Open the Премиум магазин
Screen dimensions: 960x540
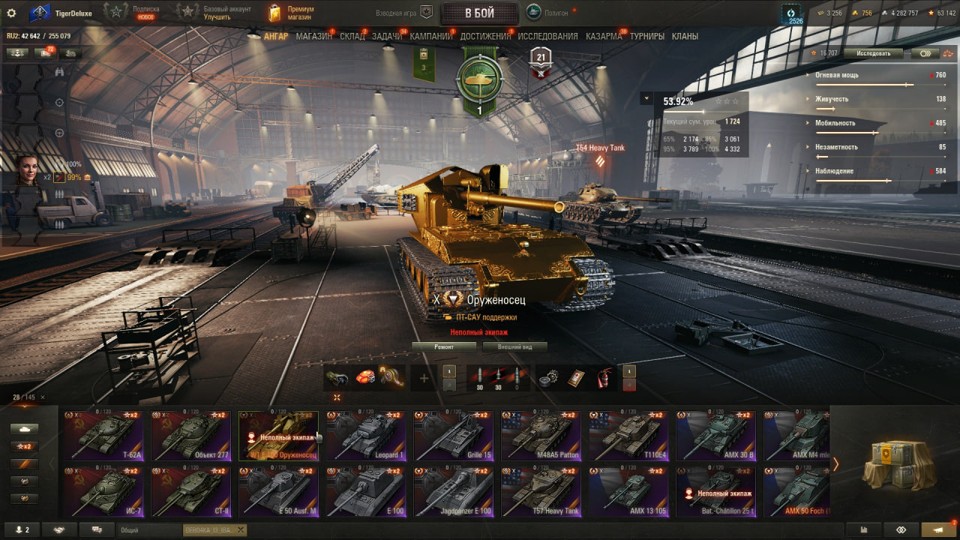[x=290, y=12]
